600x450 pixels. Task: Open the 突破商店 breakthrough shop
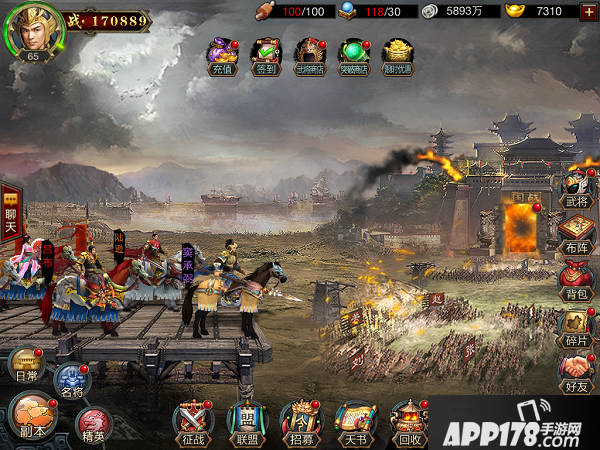pyautogui.click(x=354, y=56)
